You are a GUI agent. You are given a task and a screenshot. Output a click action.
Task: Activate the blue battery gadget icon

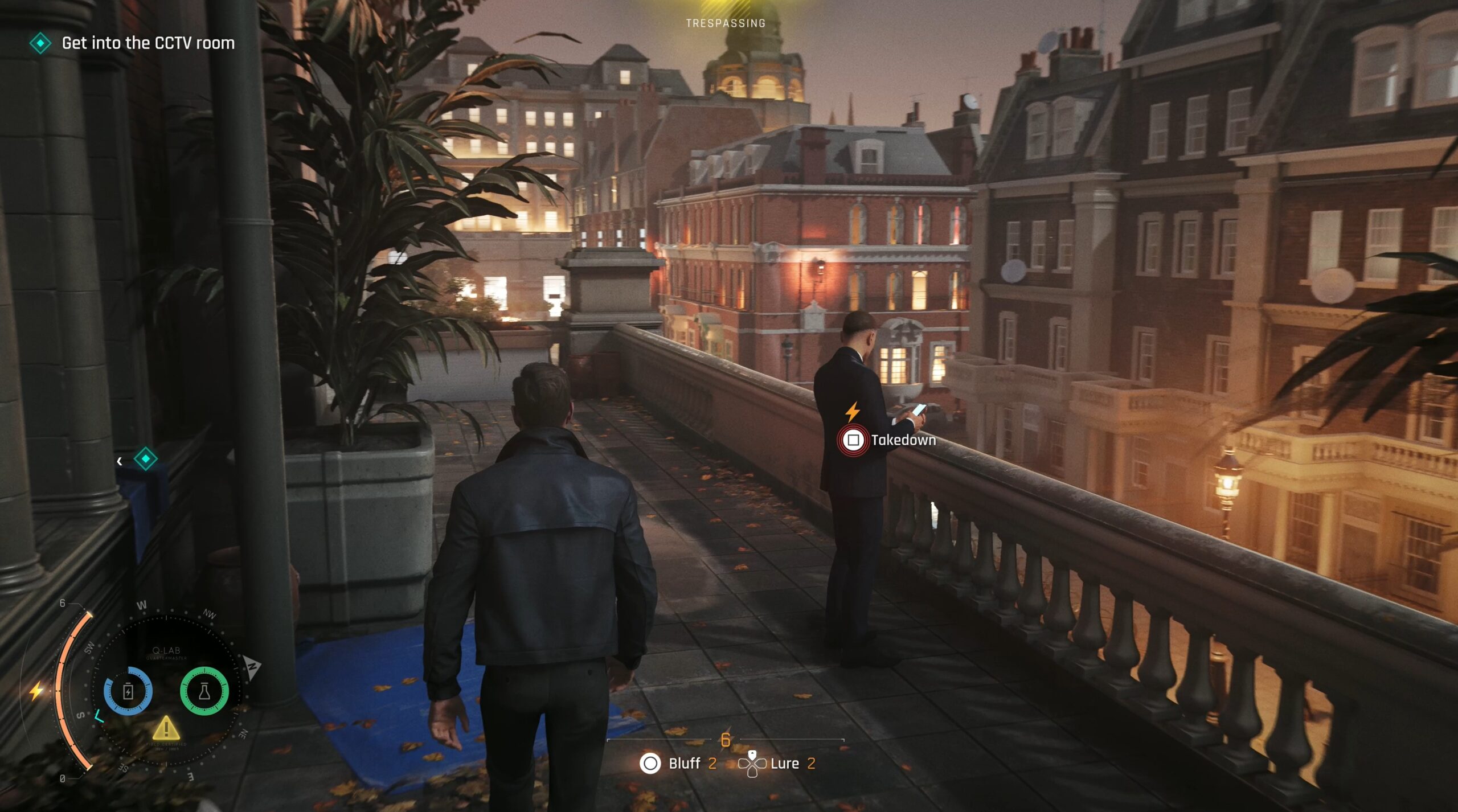coord(128,691)
